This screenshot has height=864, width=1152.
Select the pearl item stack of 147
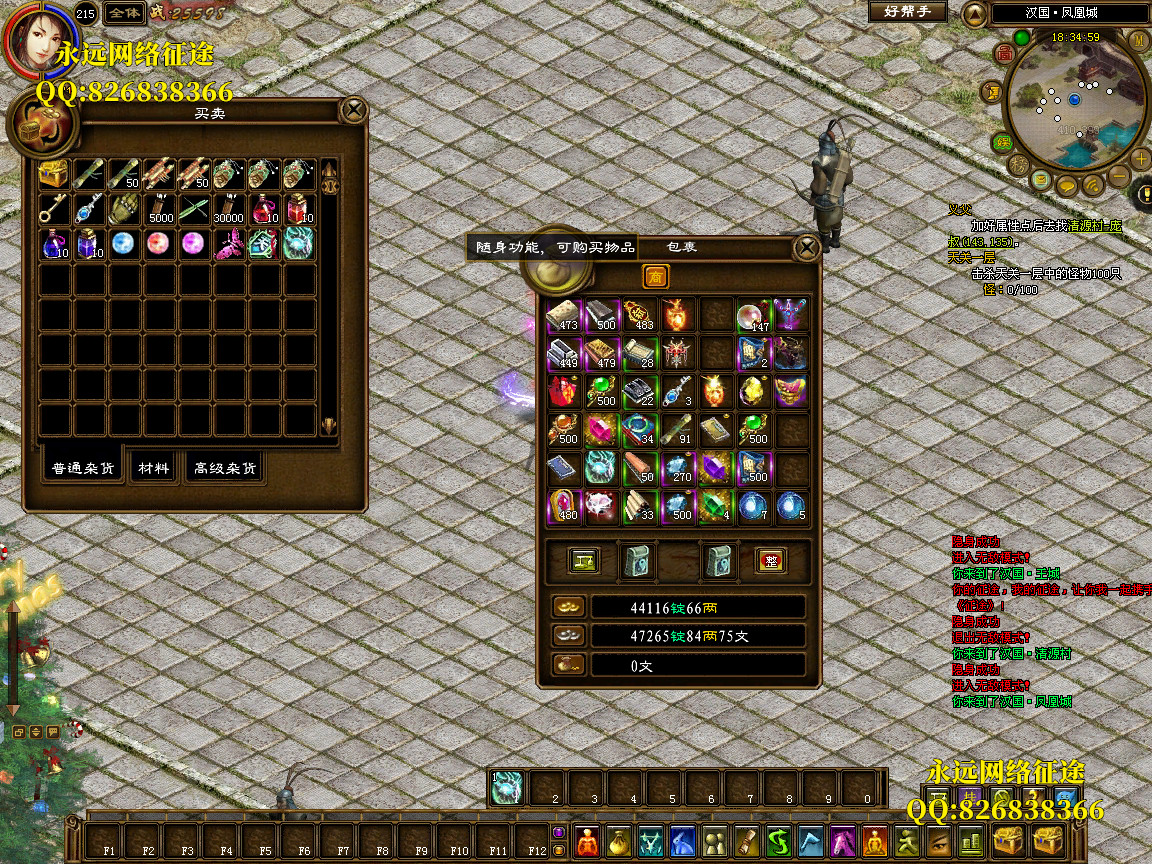click(753, 316)
